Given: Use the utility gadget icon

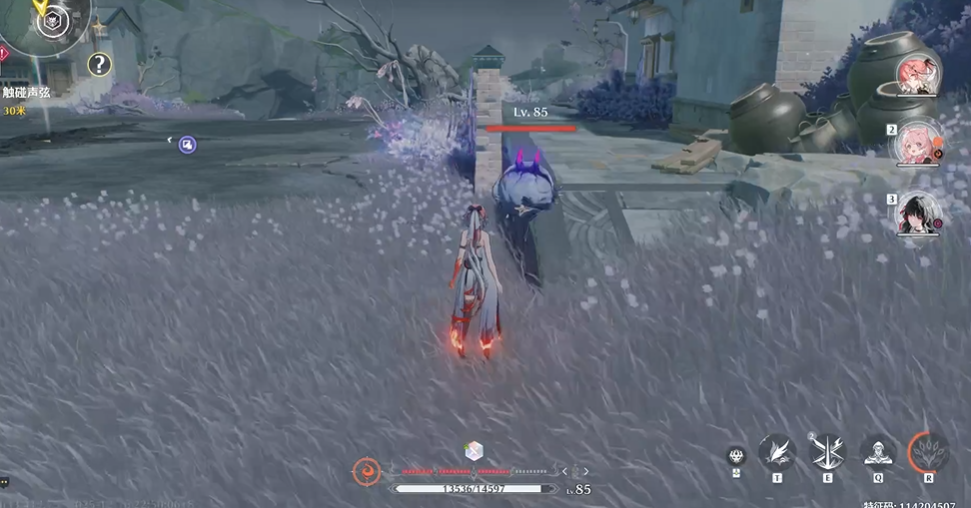Looking at the screenshot, I should click(x=736, y=457).
